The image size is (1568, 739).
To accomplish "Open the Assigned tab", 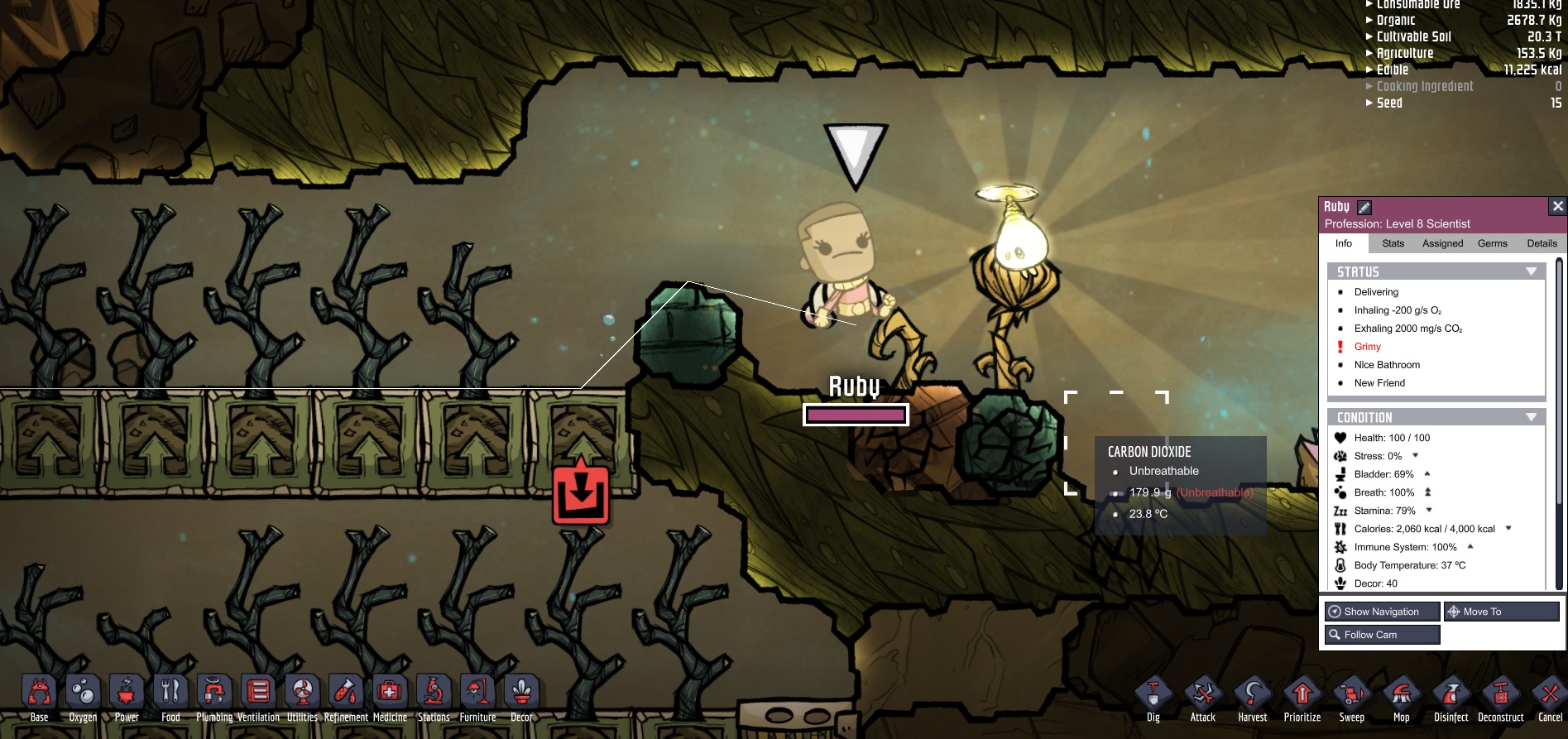I will point(1442,243).
